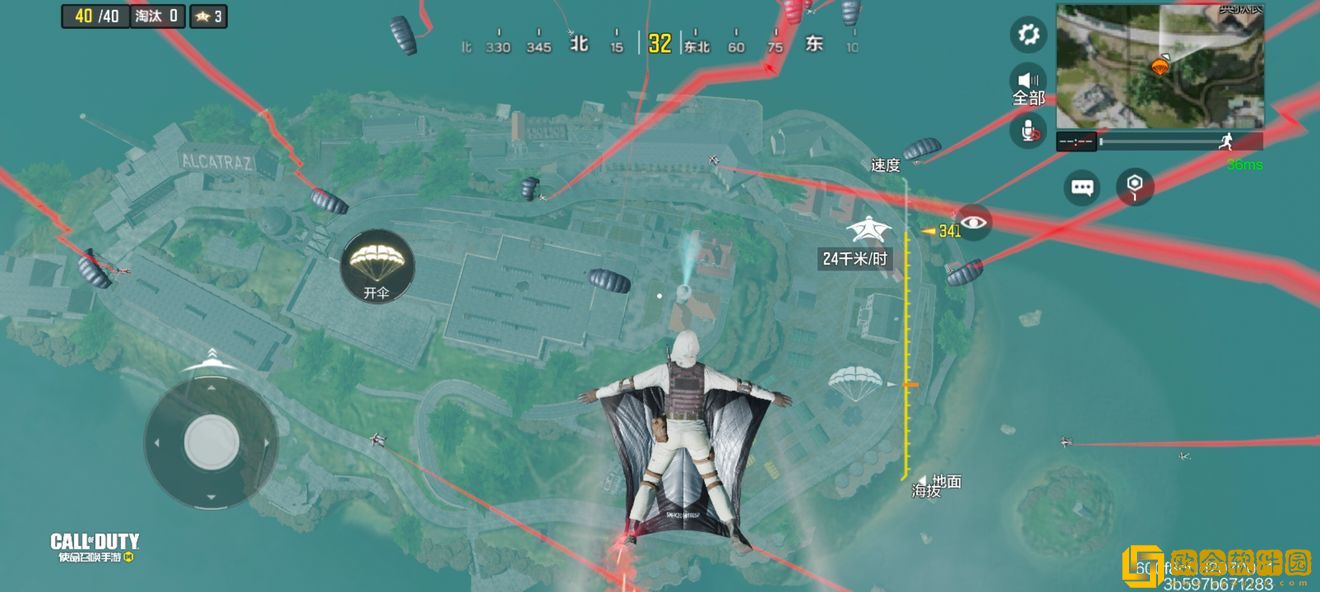Tap the 开伞 parachute deploy button
Screen dimensions: 1320x592
coord(377,264)
